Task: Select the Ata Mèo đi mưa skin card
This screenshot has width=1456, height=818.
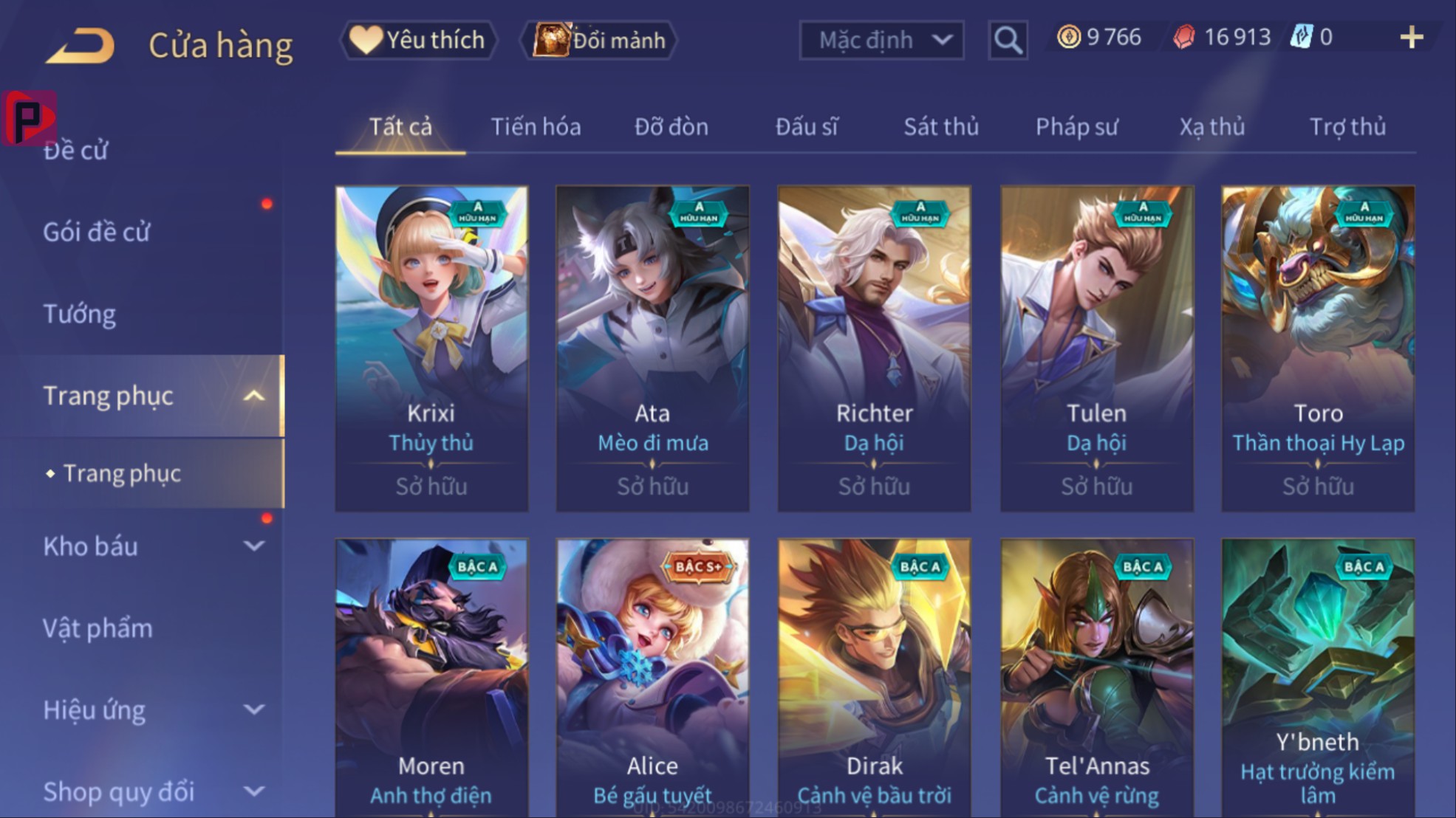Action: tap(652, 348)
